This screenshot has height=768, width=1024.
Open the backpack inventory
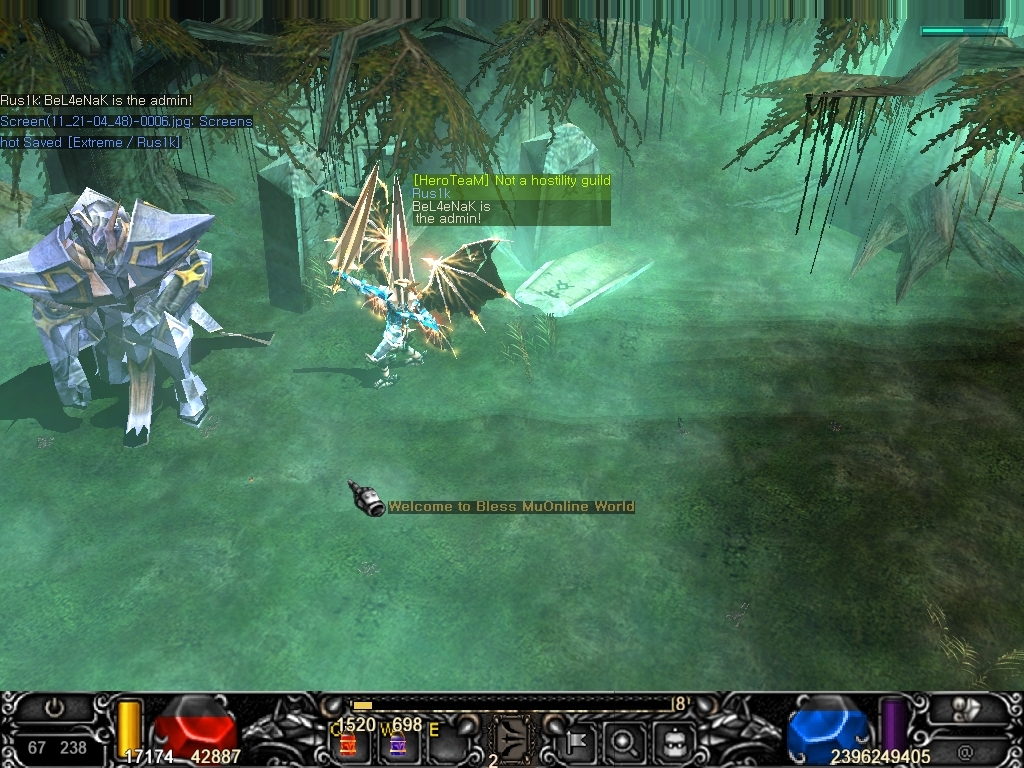click(x=673, y=743)
